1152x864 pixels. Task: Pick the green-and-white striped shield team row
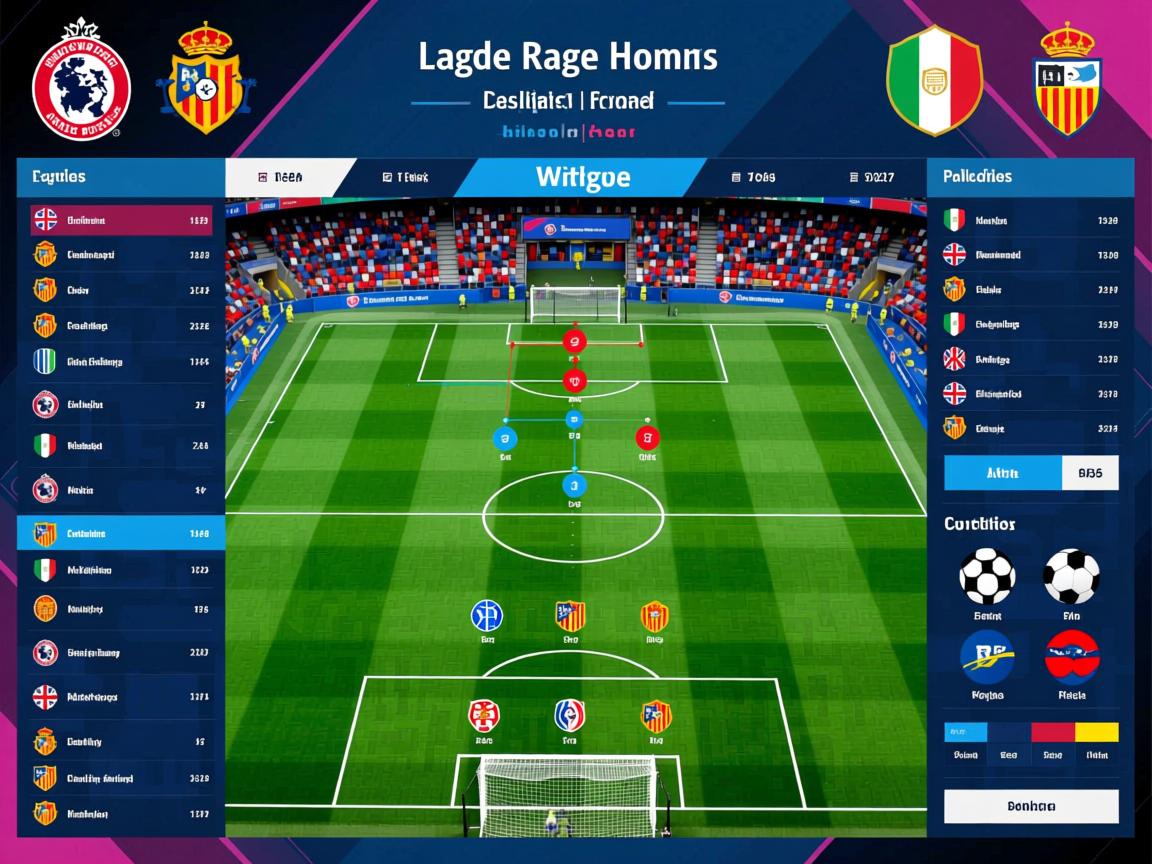pyautogui.click(x=122, y=361)
